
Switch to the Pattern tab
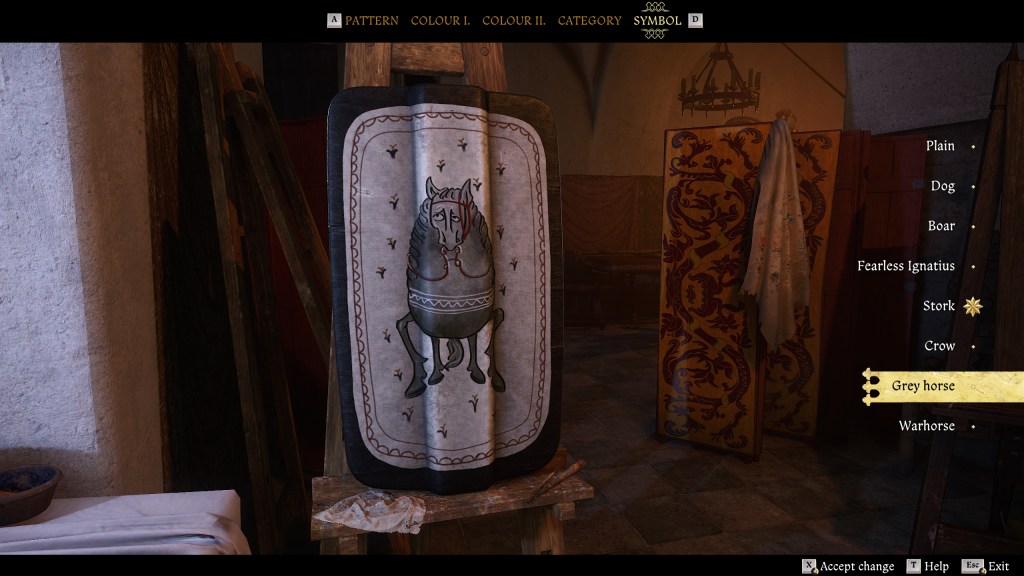point(371,20)
